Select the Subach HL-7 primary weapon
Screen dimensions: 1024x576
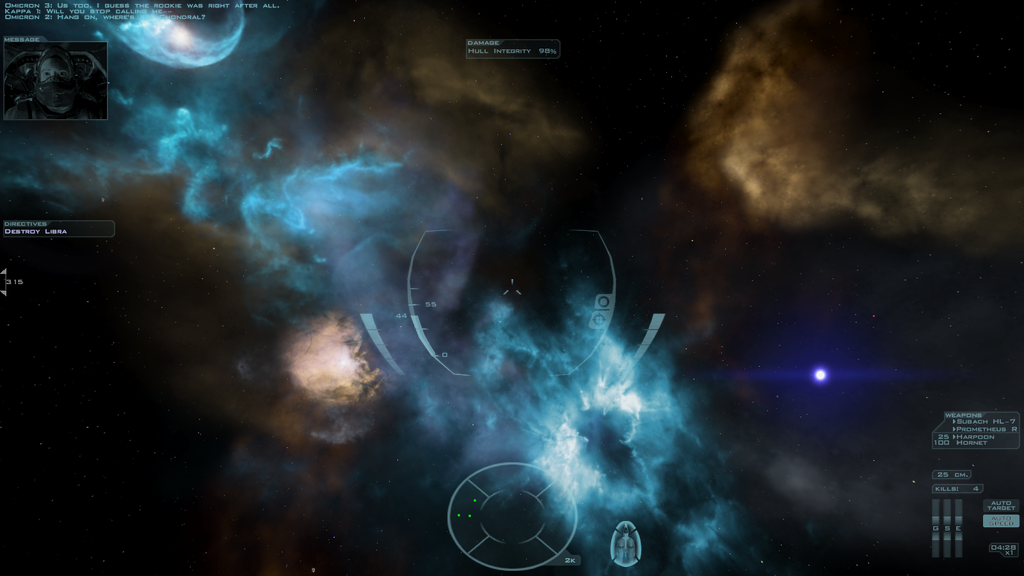pos(987,421)
